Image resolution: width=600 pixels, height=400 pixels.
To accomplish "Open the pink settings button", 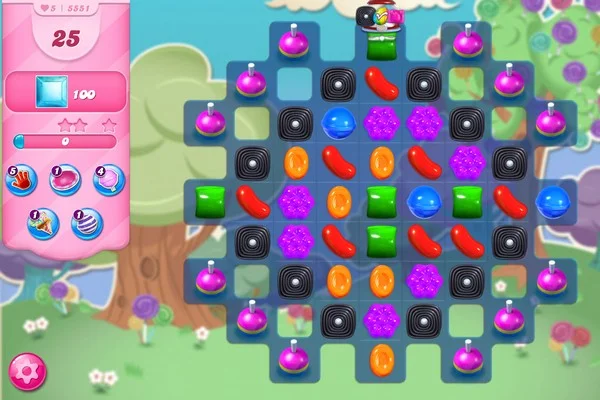I will click(27, 372).
